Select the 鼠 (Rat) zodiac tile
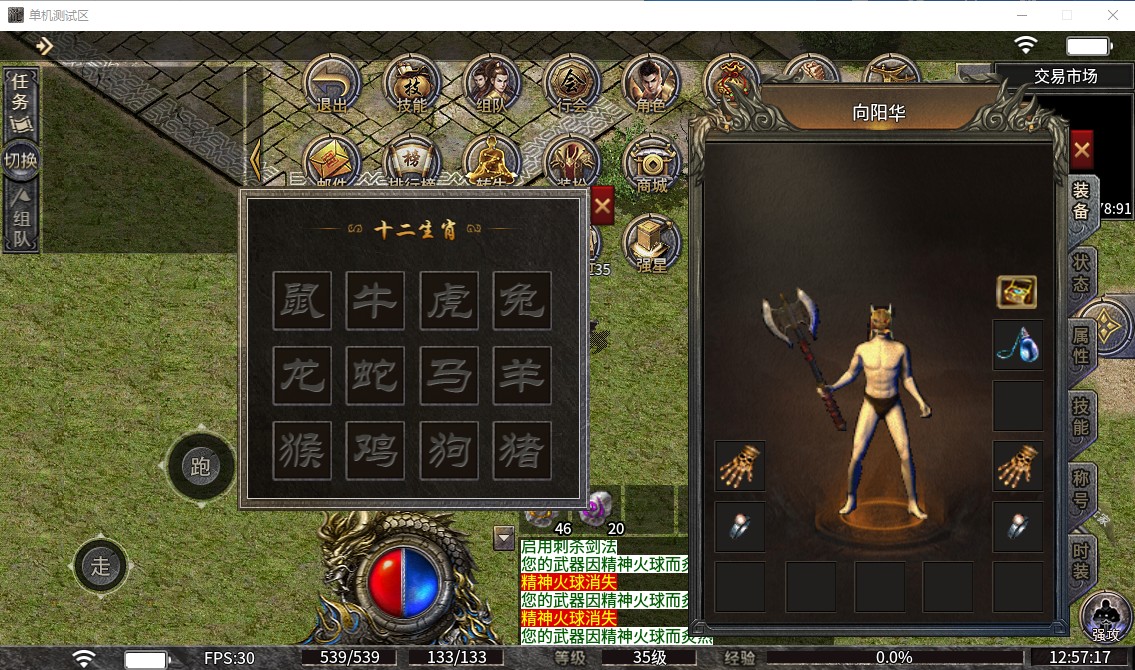Screen dimensions: 1135x670 [302, 300]
